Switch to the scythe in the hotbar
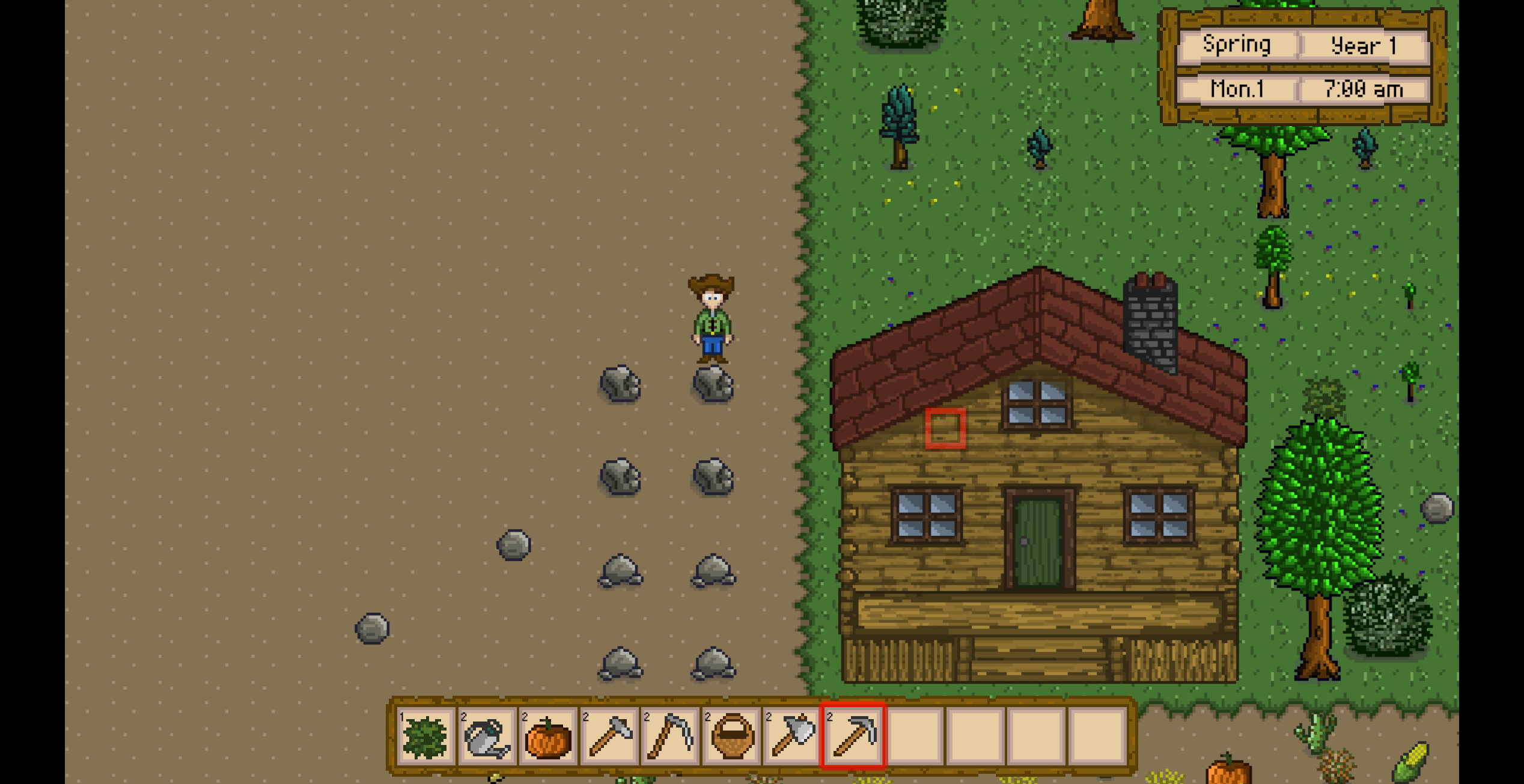The image size is (1524, 784). (671, 737)
